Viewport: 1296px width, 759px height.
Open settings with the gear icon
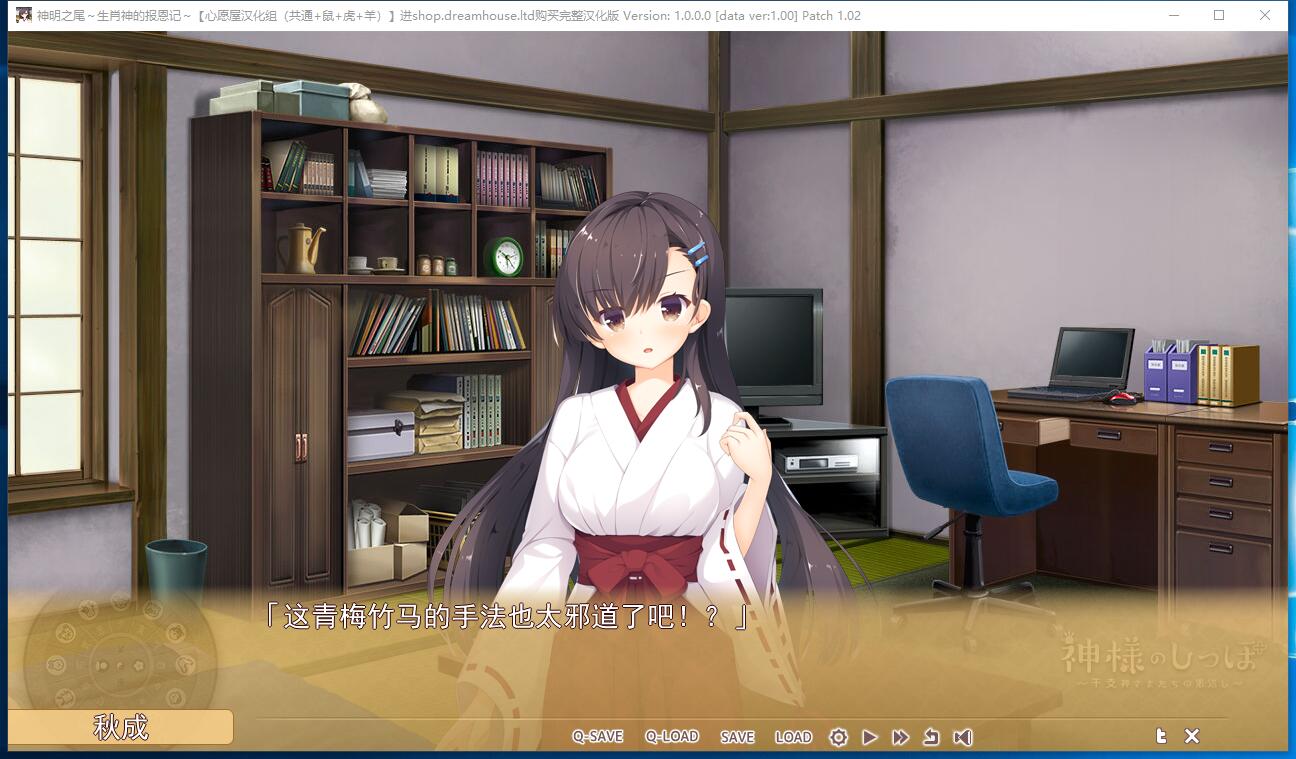tap(838, 737)
